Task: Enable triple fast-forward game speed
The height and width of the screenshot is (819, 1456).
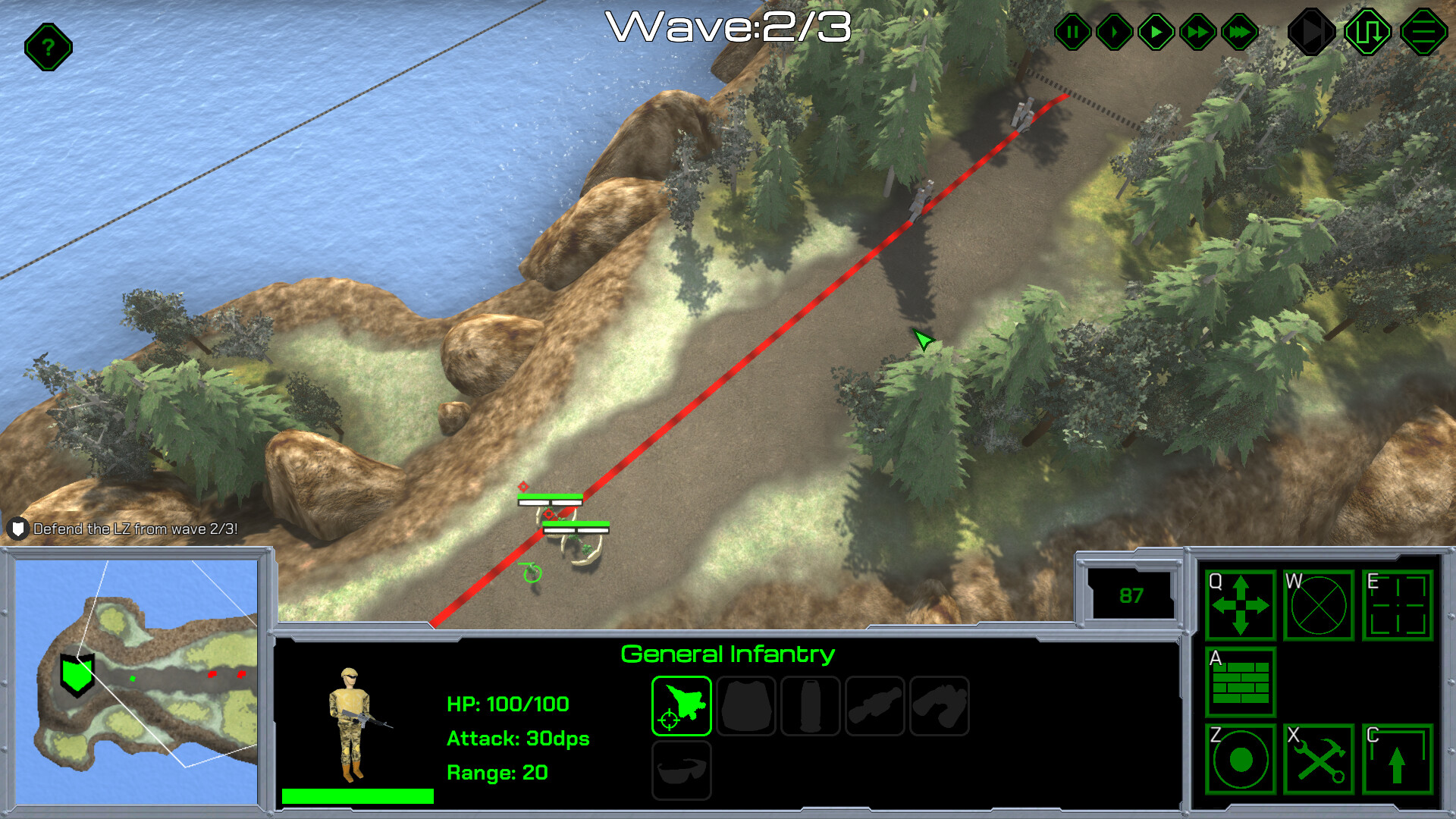Action: click(1238, 32)
